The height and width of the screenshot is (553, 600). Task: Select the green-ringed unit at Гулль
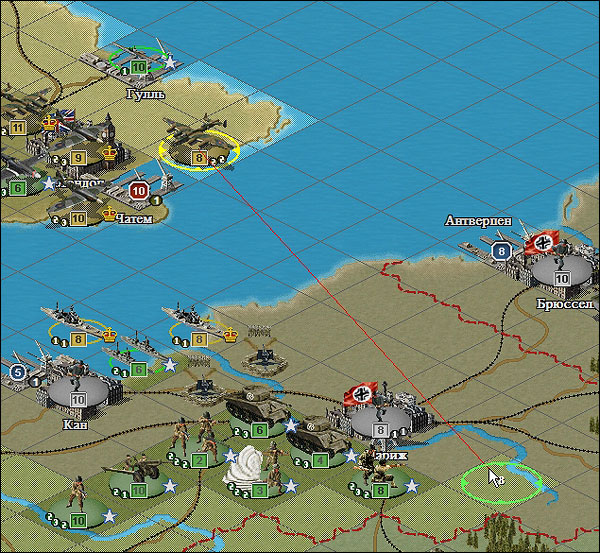click(x=138, y=58)
